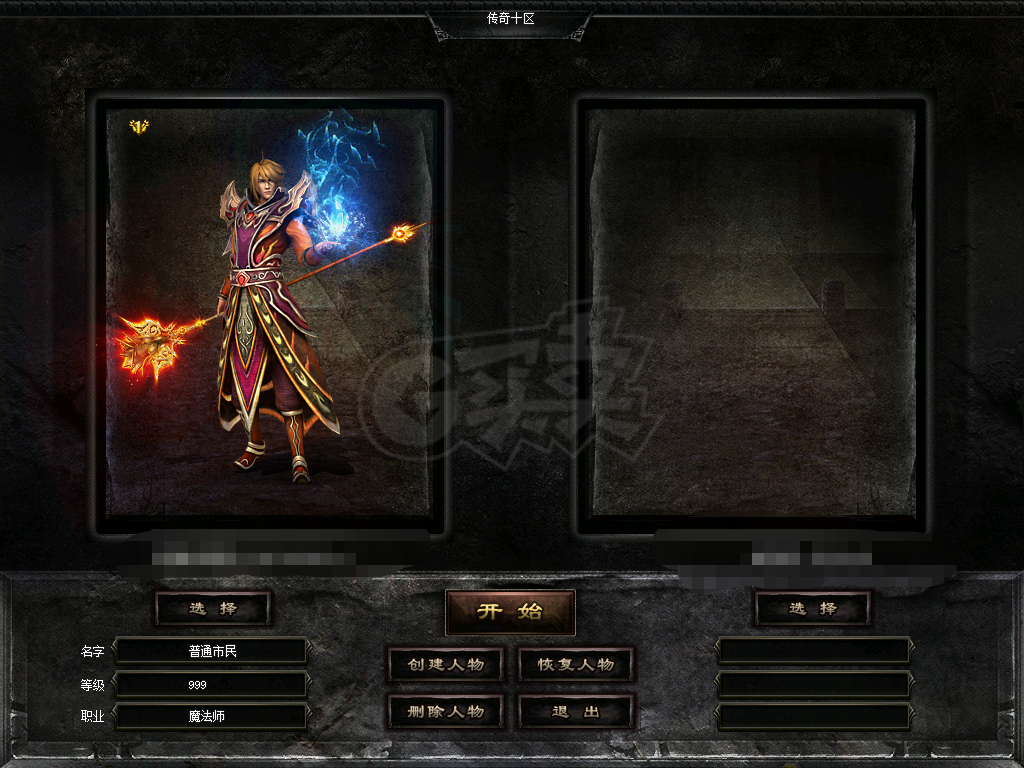Choose 恢复人物 to restore a character
The width and height of the screenshot is (1024, 768).
tap(576, 665)
